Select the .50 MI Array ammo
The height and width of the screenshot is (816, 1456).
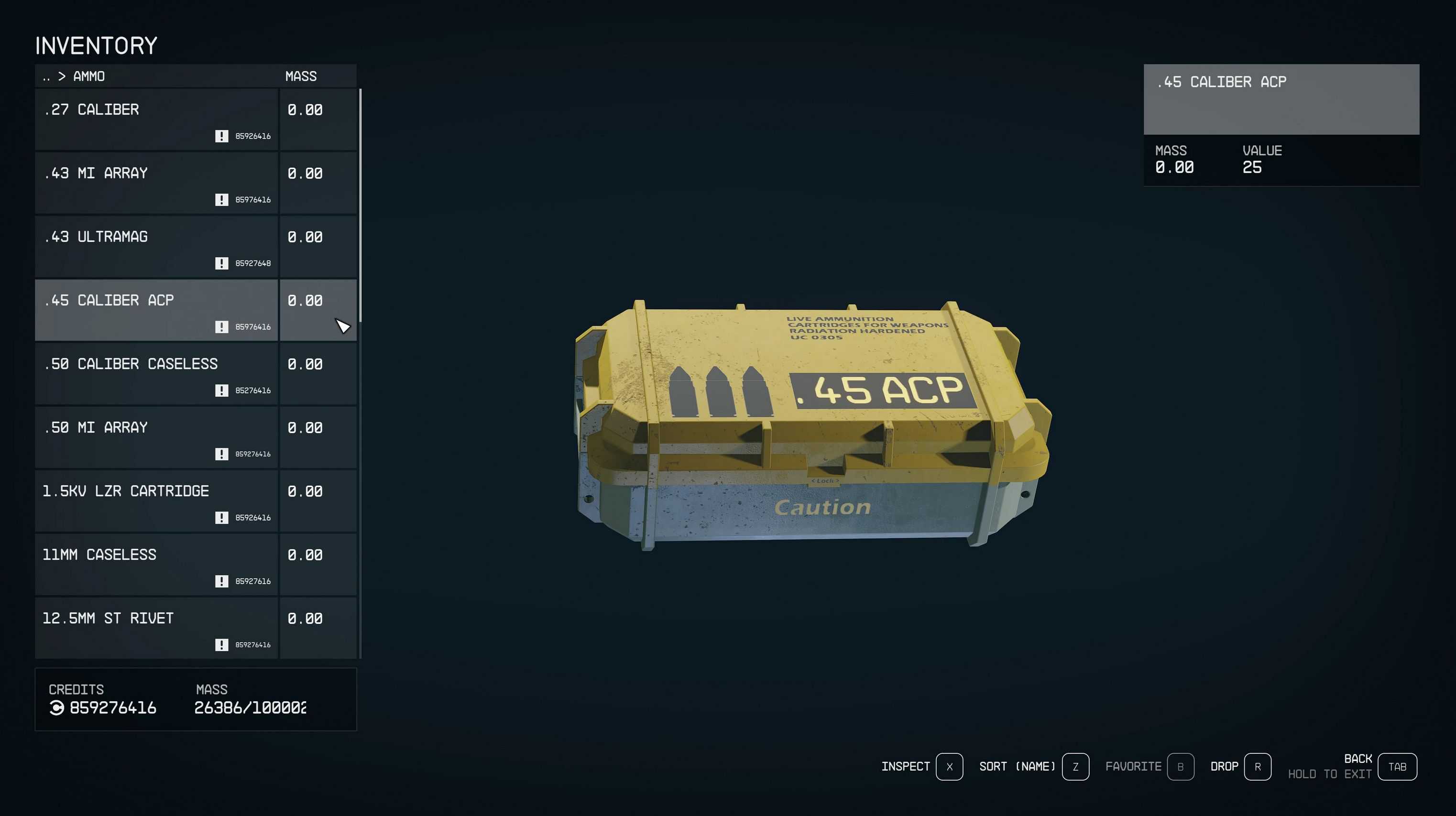click(x=156, y=437)
